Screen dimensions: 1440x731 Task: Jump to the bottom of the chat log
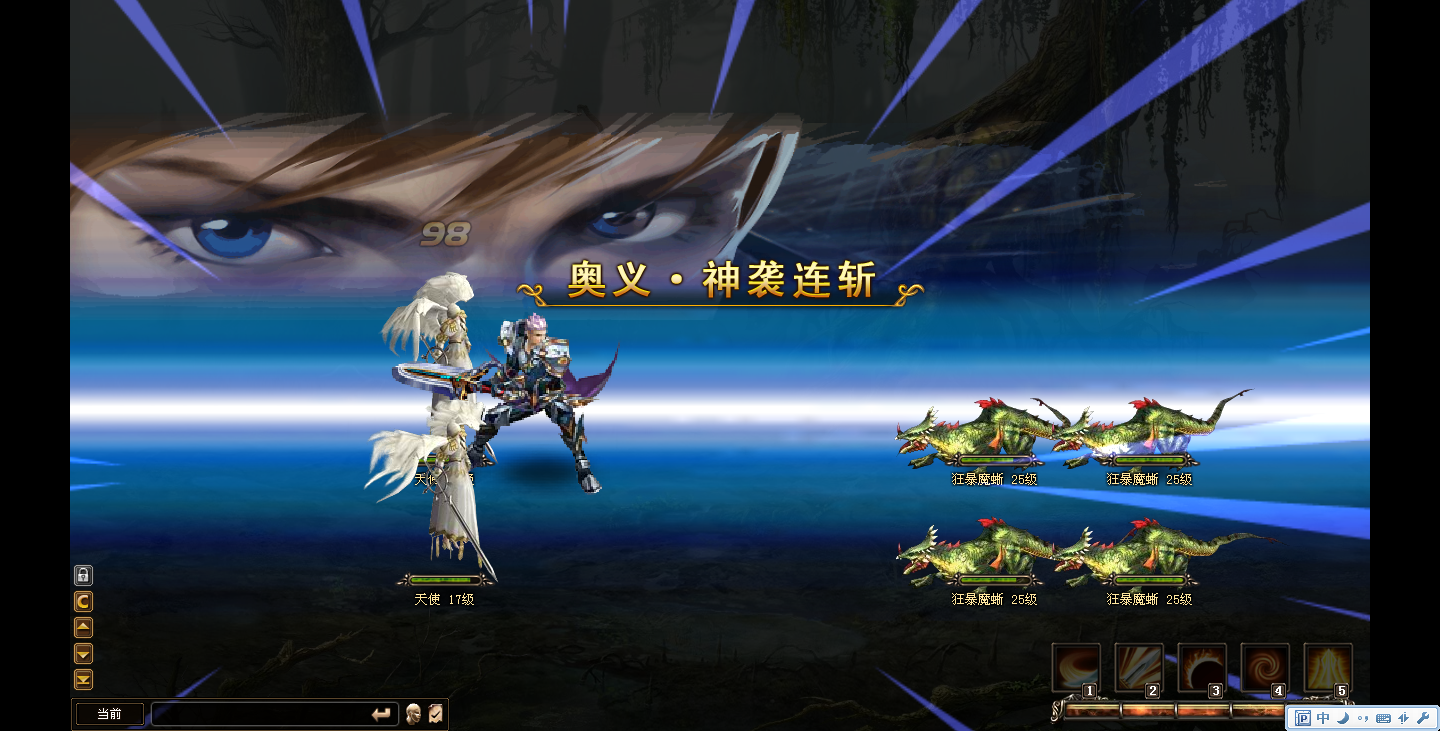click(84, 680)
